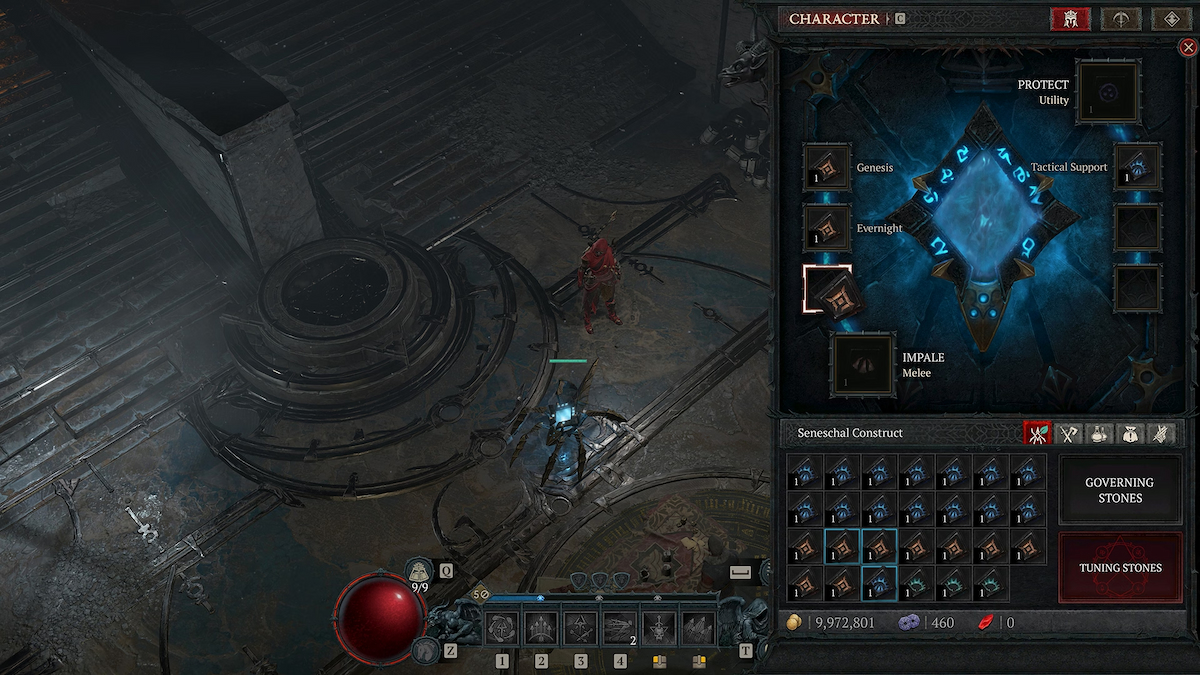Open the crossed axes equipment inventory tab
The width and height of the screenshot is (1200, 675).
tap(1069, 434)
